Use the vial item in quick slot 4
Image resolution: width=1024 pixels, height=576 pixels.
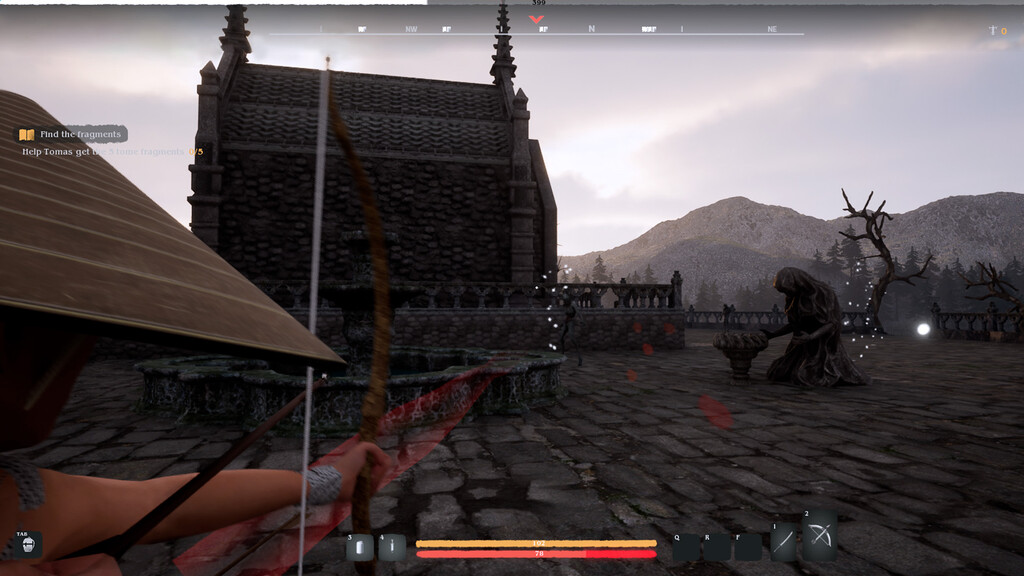(x=392, y=547)
